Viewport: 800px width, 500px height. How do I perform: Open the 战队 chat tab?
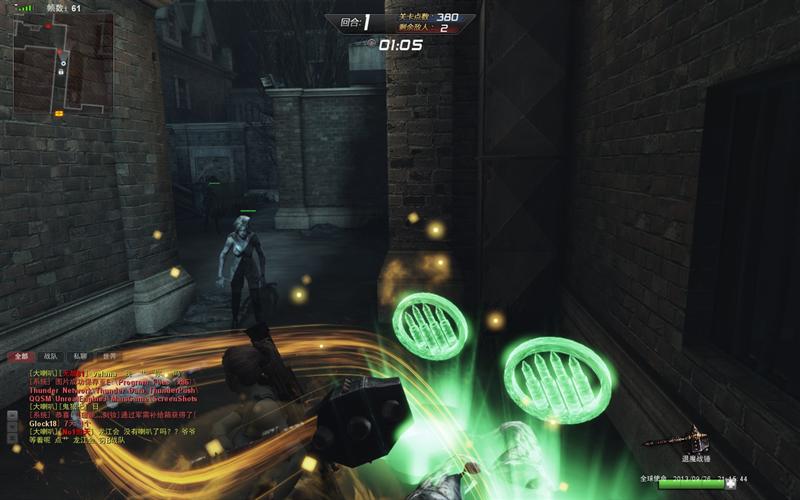(51, 356)
